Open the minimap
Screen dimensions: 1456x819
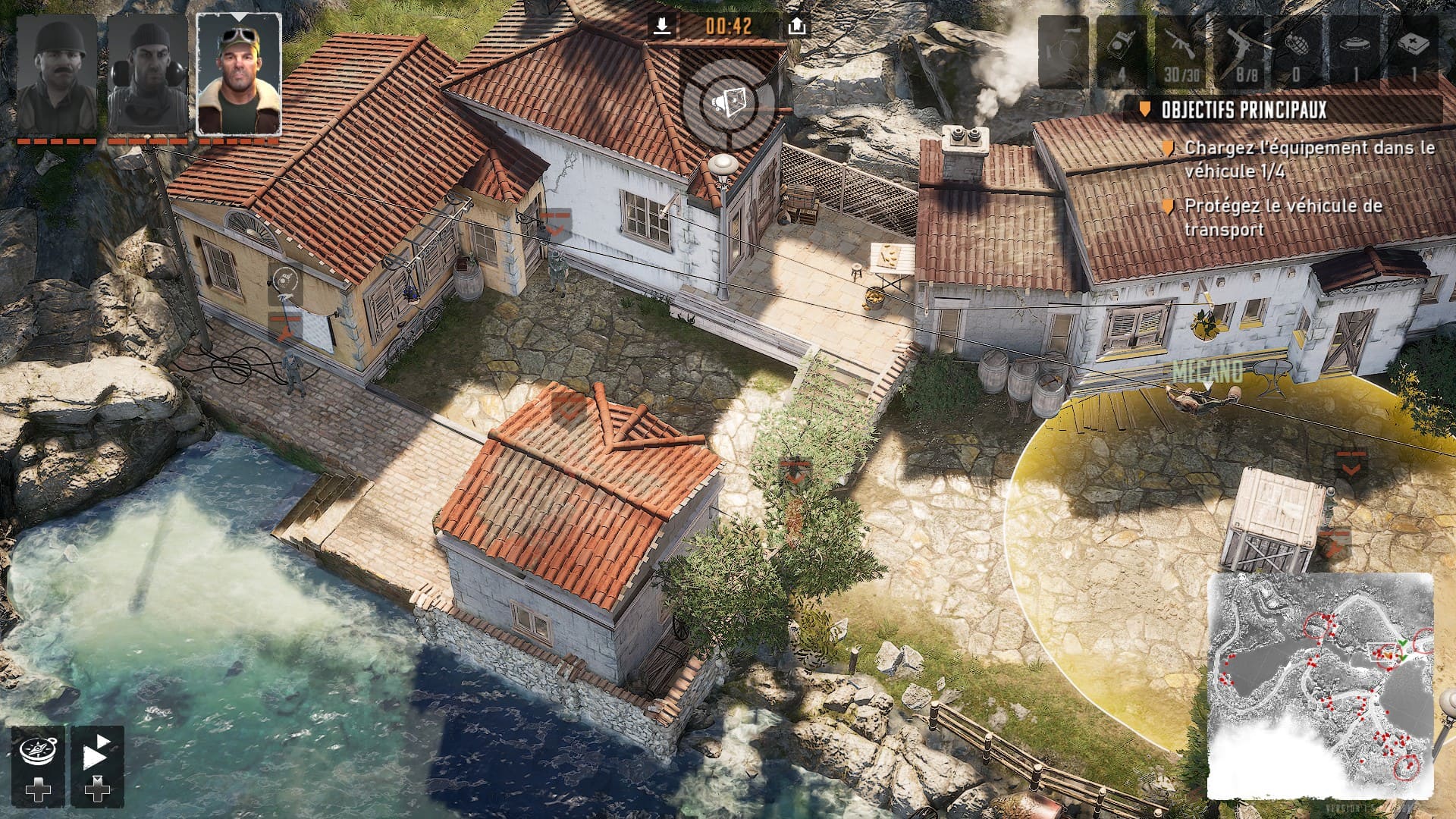tap(1319, 686)
